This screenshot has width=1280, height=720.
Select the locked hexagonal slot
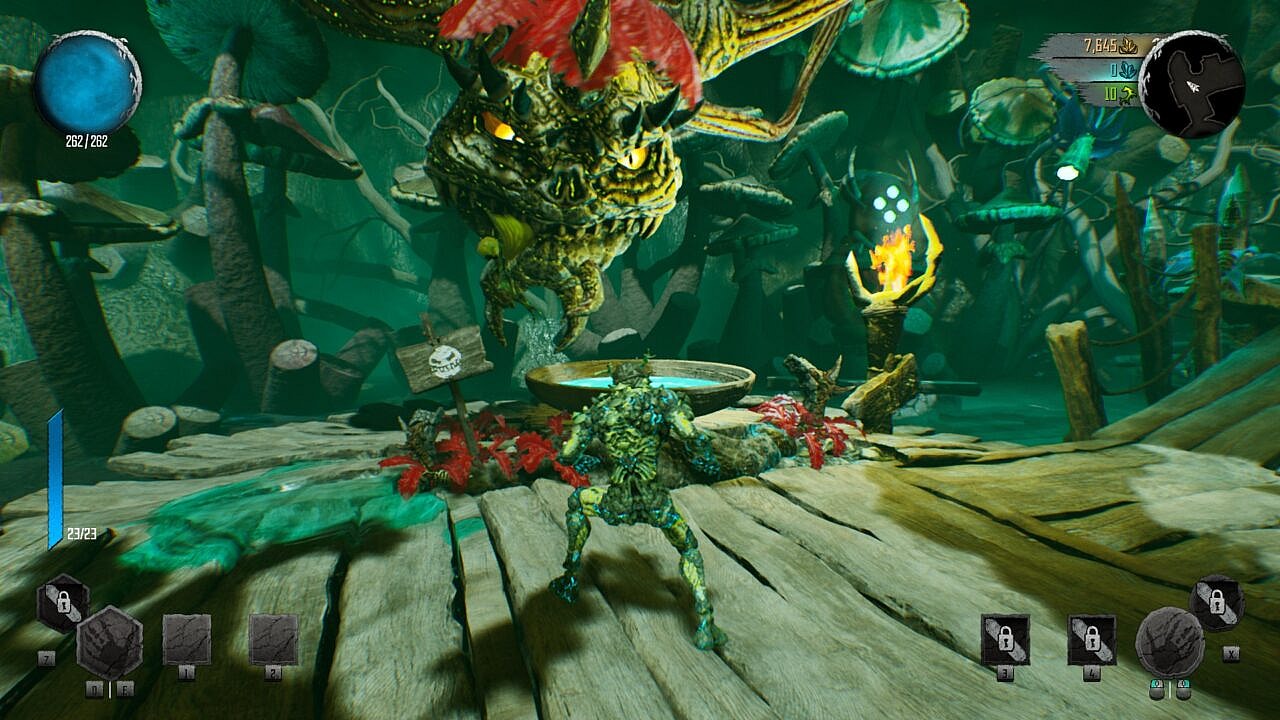[x=63, y=602]
